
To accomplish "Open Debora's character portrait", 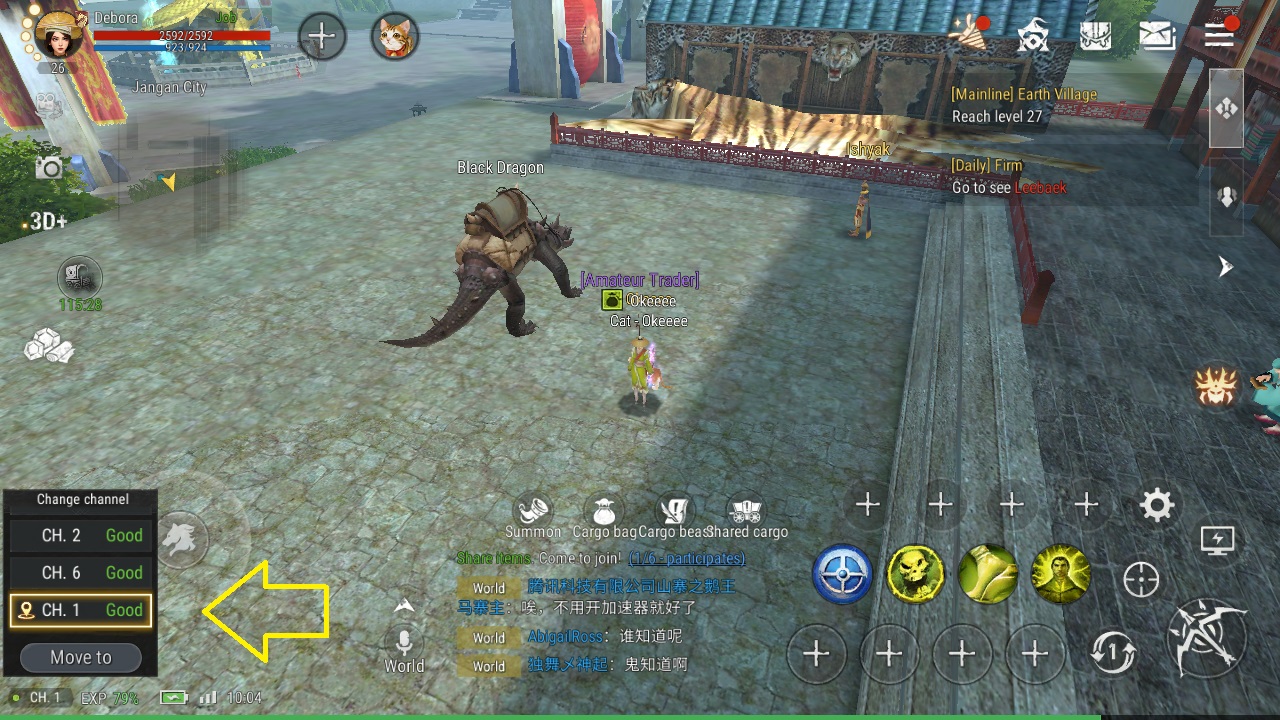I will click(58, 36).
